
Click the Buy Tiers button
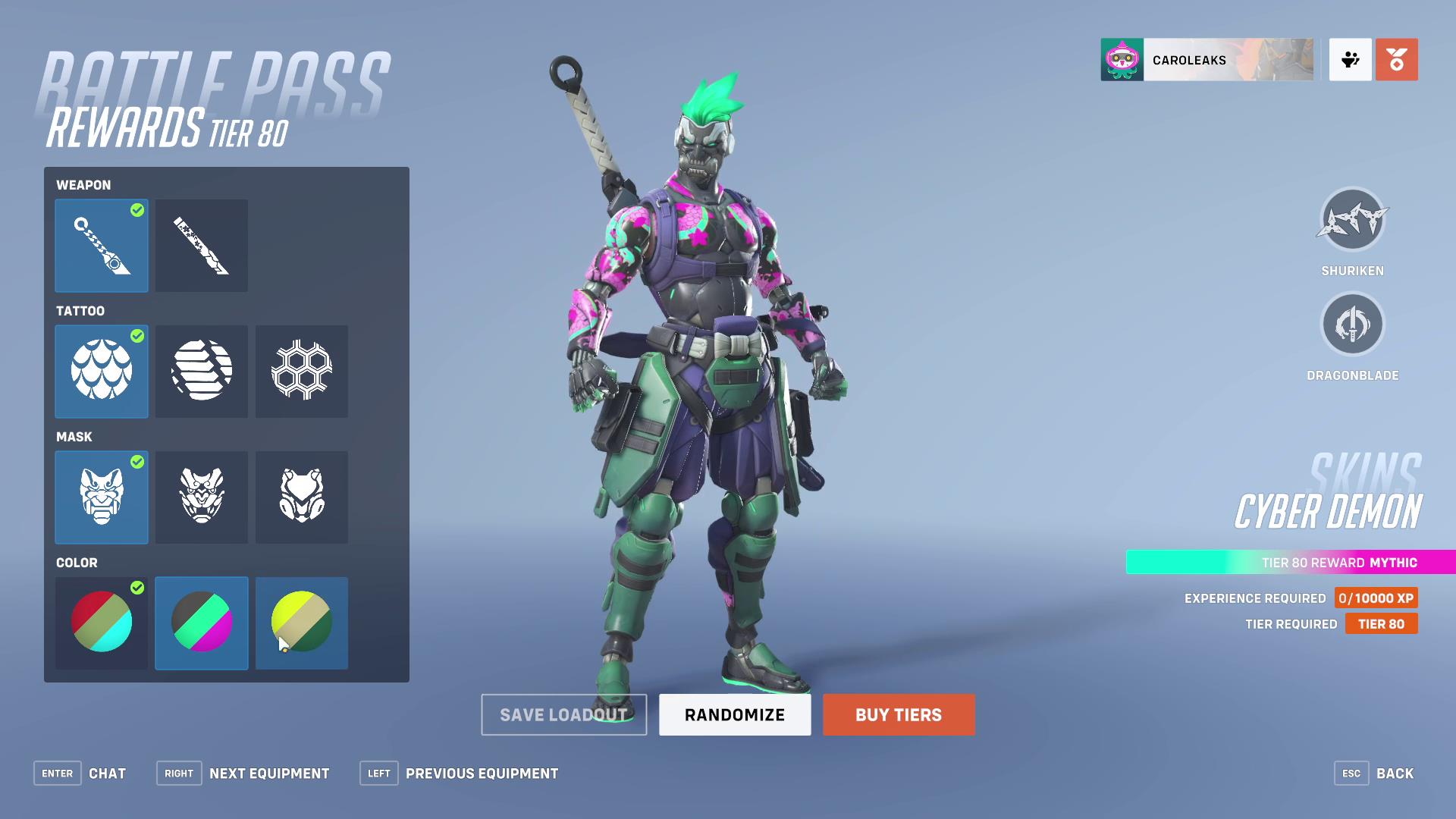(x=898, y=714)
